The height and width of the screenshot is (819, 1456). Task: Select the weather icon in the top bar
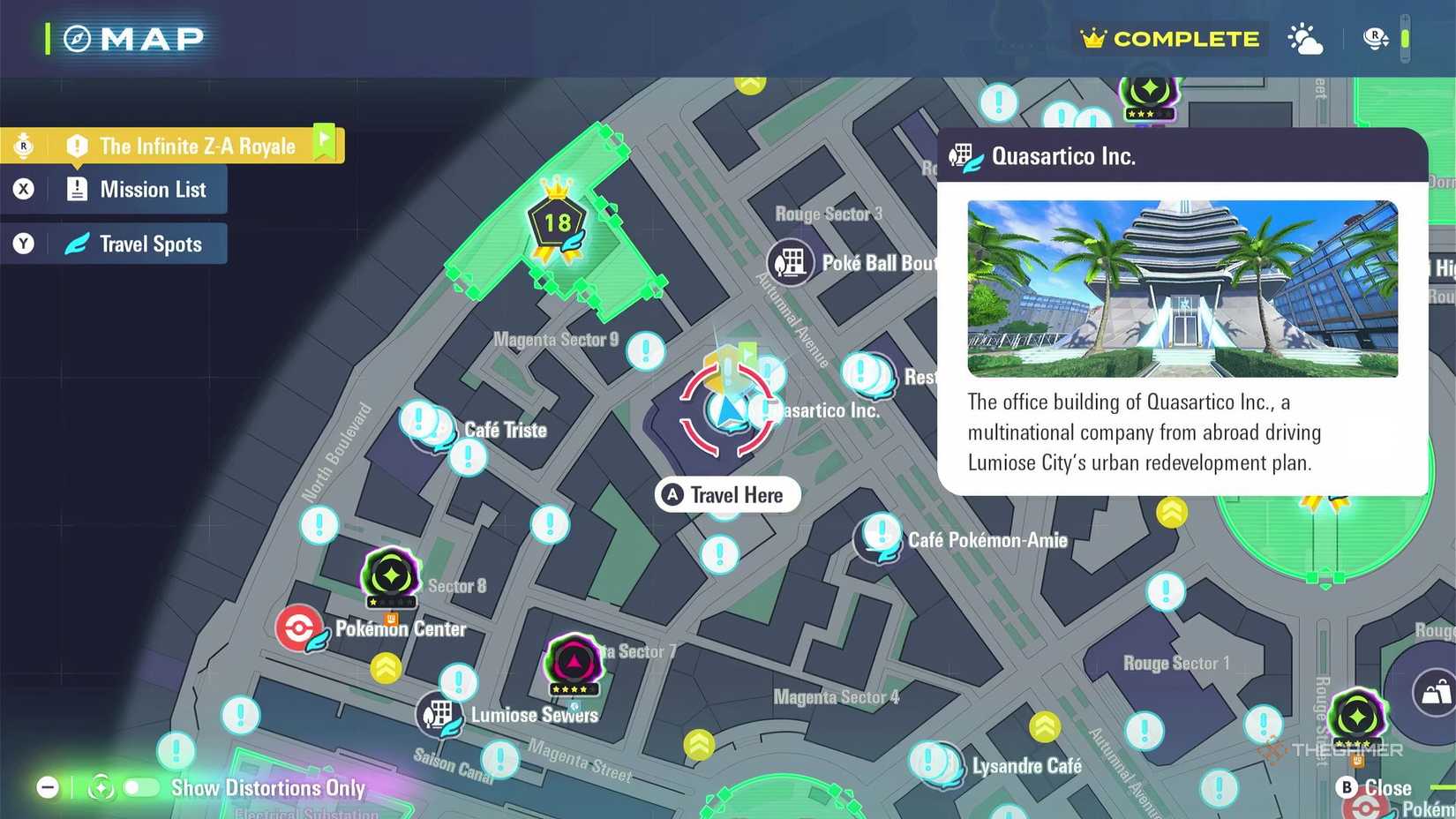coord(1305,38)
